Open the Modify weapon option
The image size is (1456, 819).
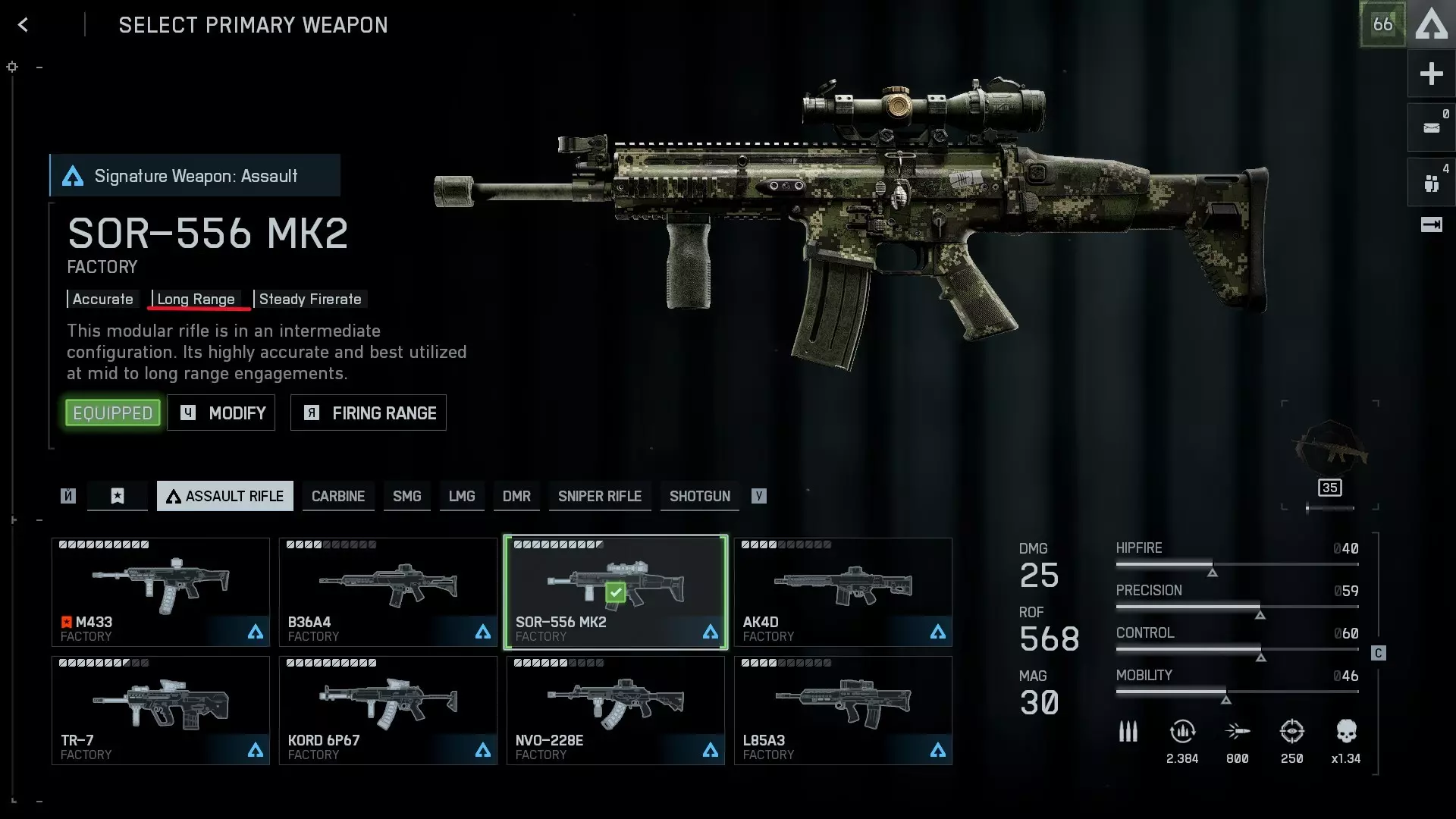(x=221, y=413)
